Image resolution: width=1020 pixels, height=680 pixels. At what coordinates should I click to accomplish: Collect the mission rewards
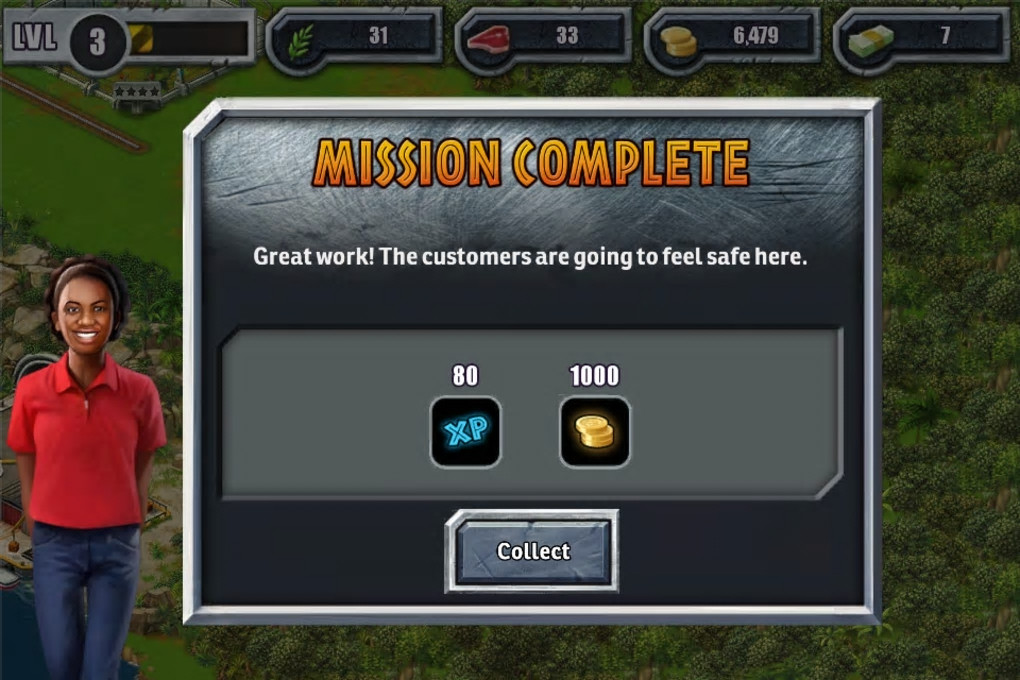[x=532, y=551]
